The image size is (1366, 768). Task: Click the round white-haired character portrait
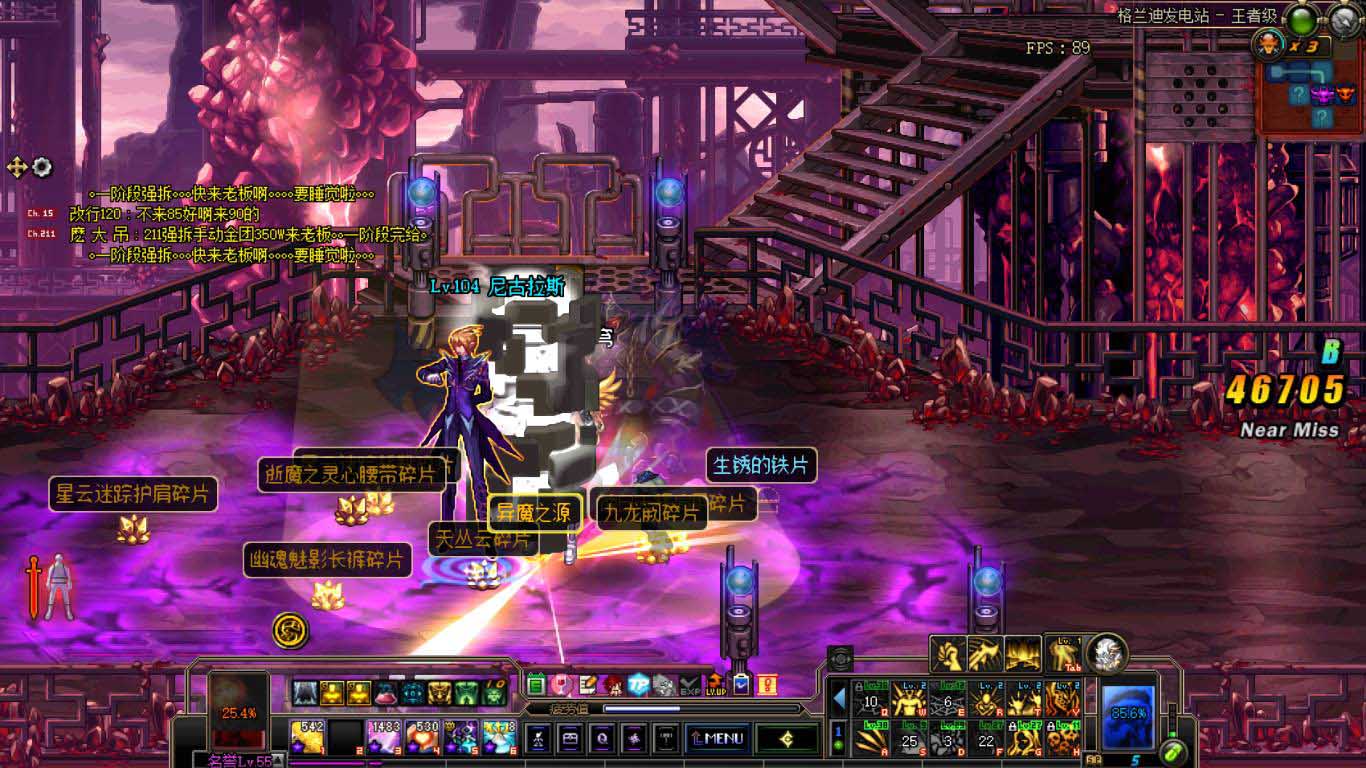tap(1107, 653)
